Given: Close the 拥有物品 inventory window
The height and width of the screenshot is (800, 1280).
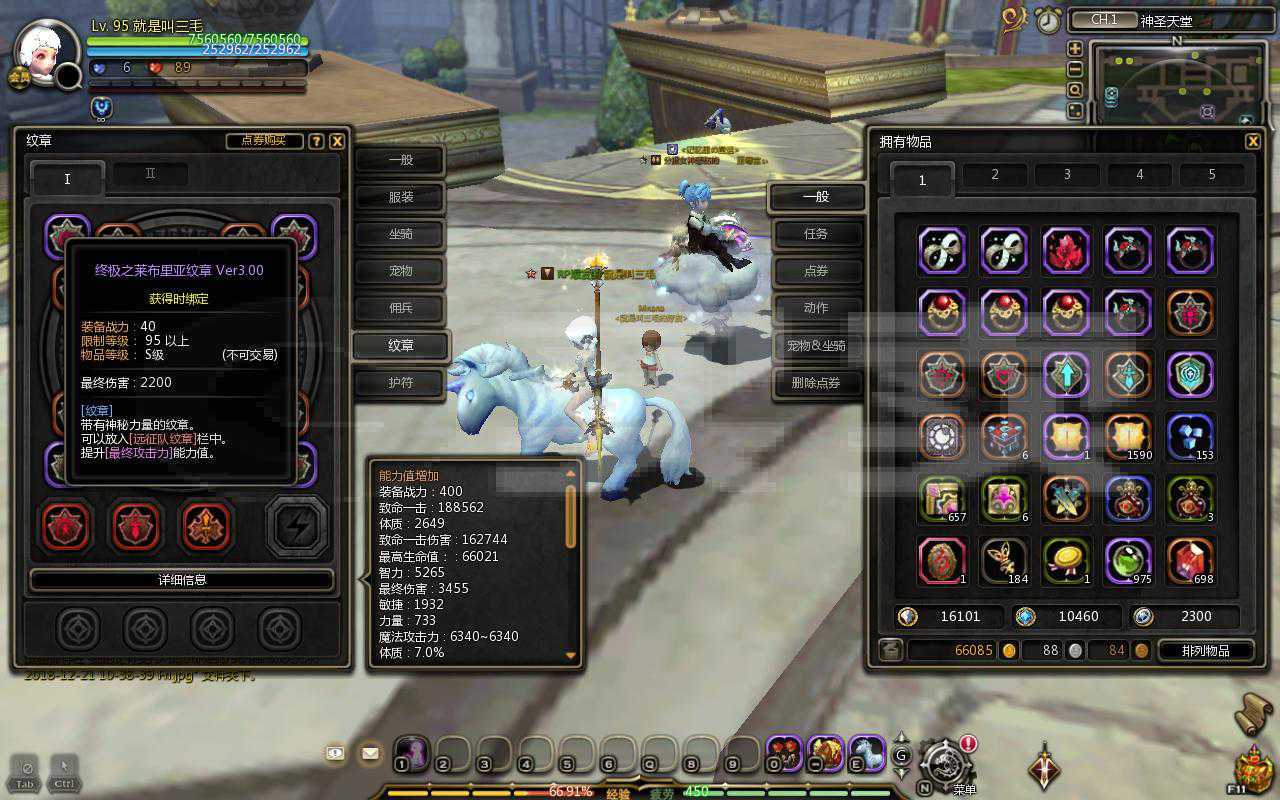Looking at the screenshot, I should tap(1252, 142).
